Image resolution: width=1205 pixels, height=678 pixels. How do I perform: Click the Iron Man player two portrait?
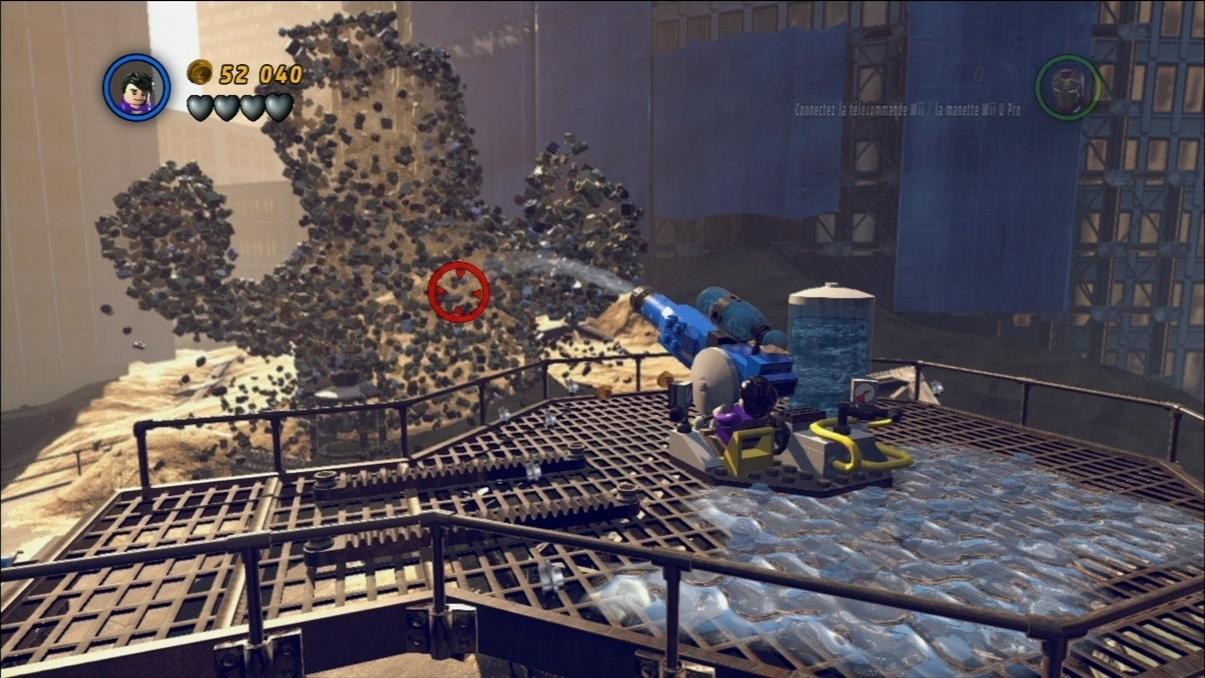click(x=1068, y=88)
